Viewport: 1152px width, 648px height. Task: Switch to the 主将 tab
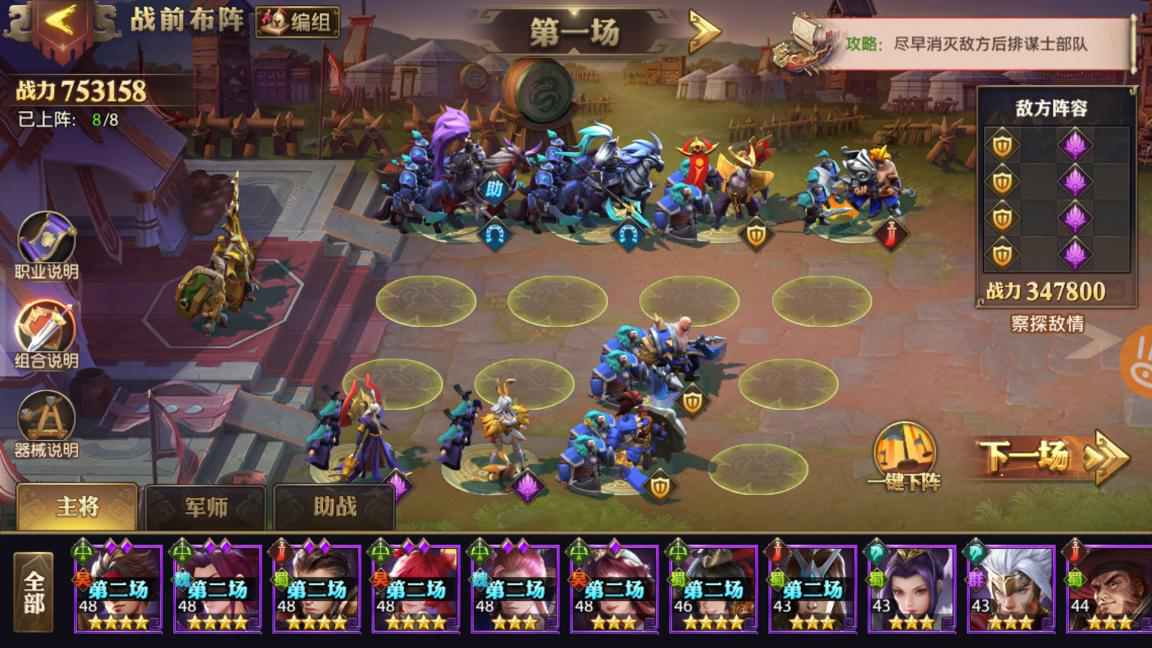pos(77,507)
